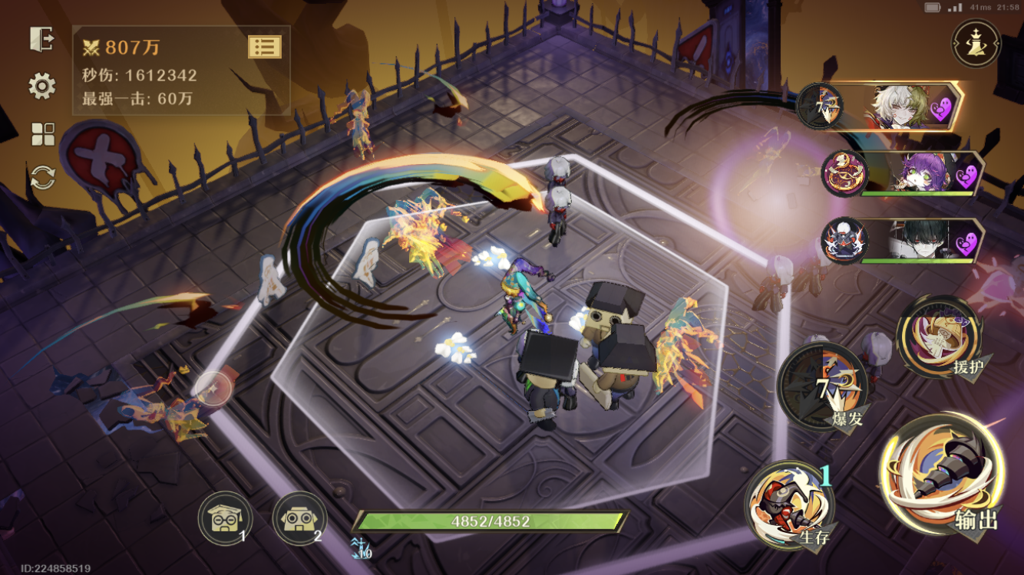Select block-head summon slot 1
The width and height of the screenshot is (1024, 575).
click(224, 518)
